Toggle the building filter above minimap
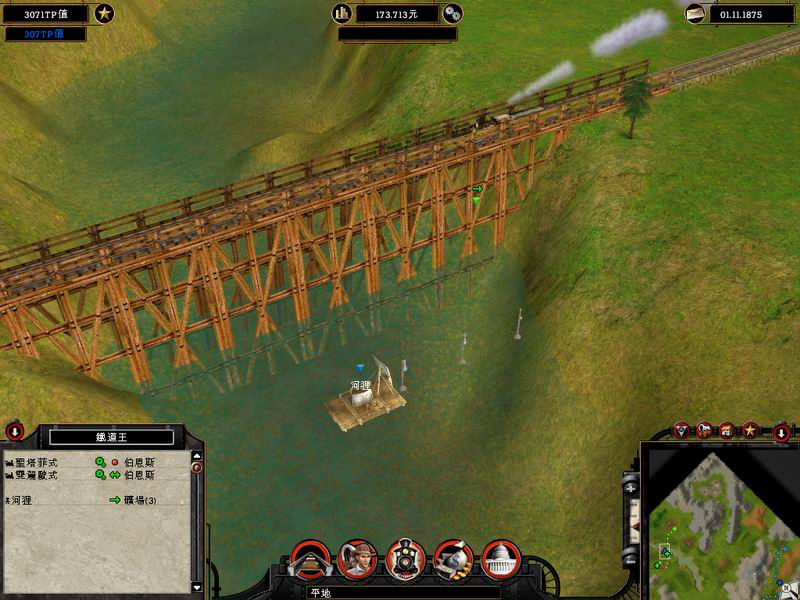Image resolution: width=800 pixels, height=600 pixels. coord(727,430)
